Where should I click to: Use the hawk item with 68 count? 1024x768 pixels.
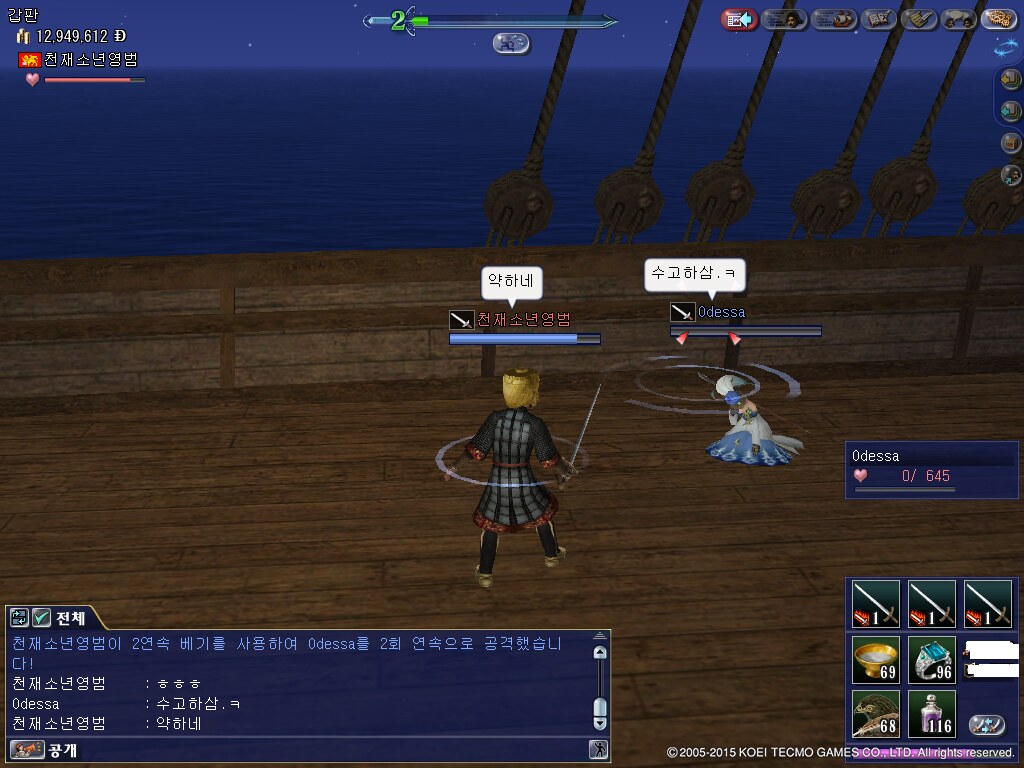click(876, 714)
